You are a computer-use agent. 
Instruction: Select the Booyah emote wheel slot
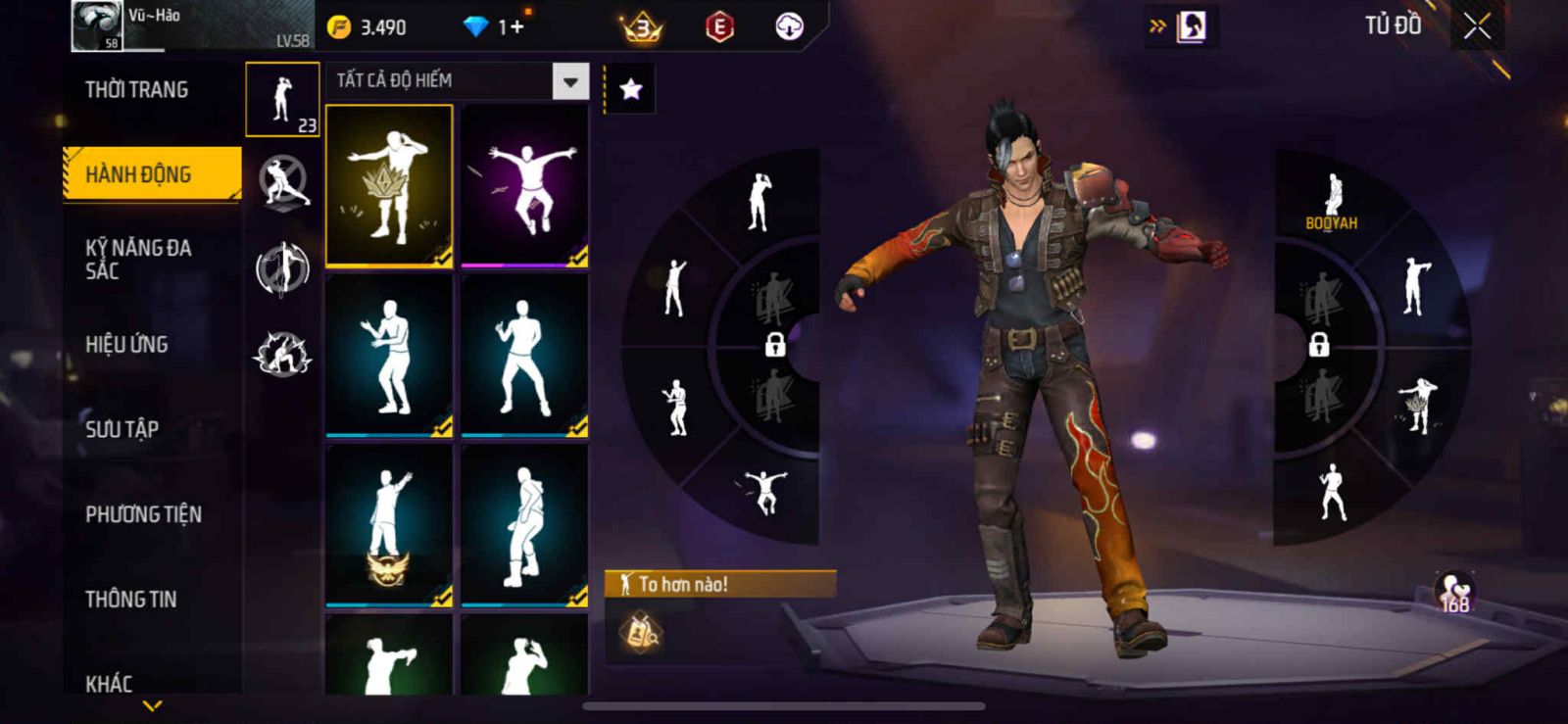coord(1332,201)
